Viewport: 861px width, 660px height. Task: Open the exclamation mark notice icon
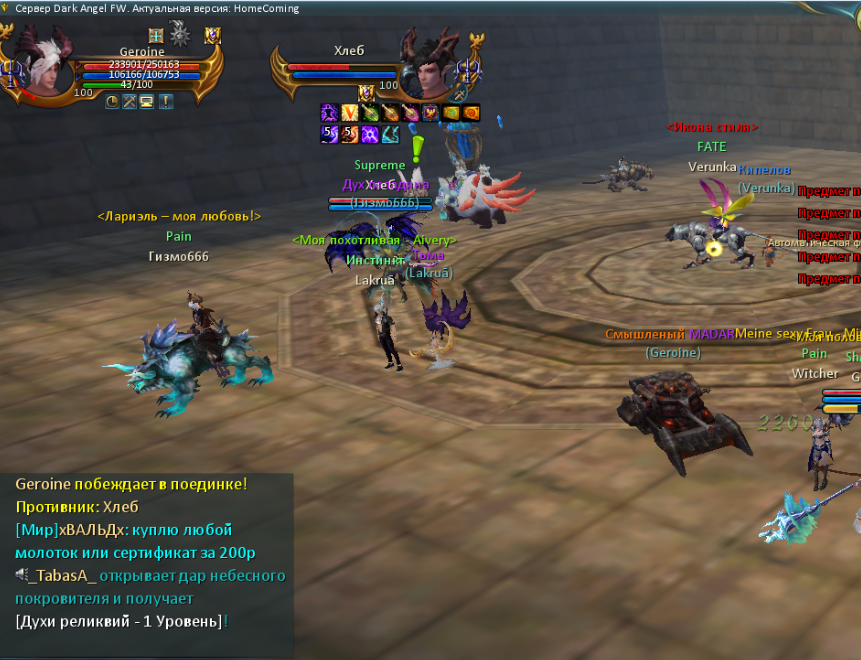tap(165, 101)
